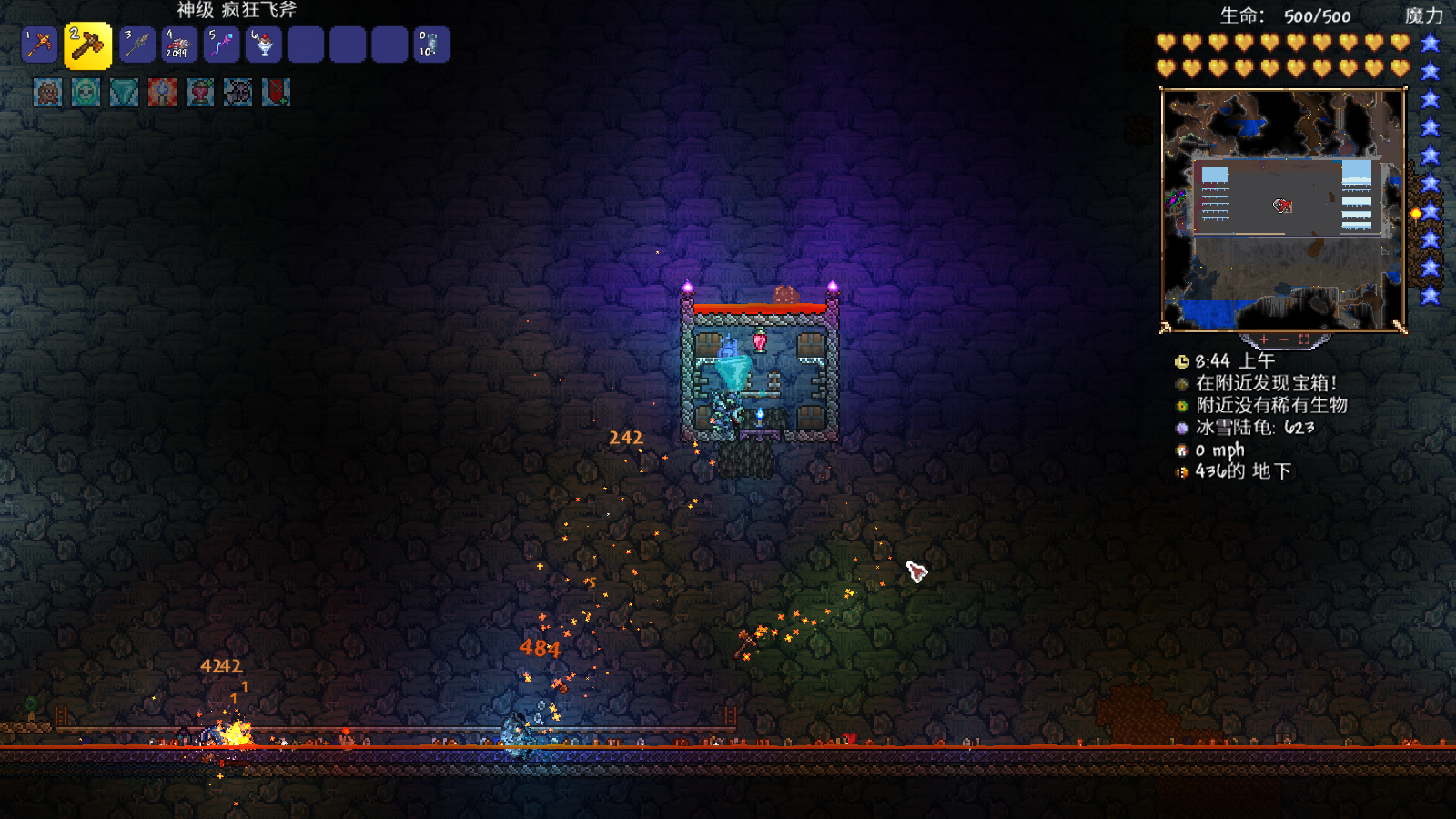Click the chest-finder icon in the info list
Viewport: 1456px width, 819px height.
1182,384
